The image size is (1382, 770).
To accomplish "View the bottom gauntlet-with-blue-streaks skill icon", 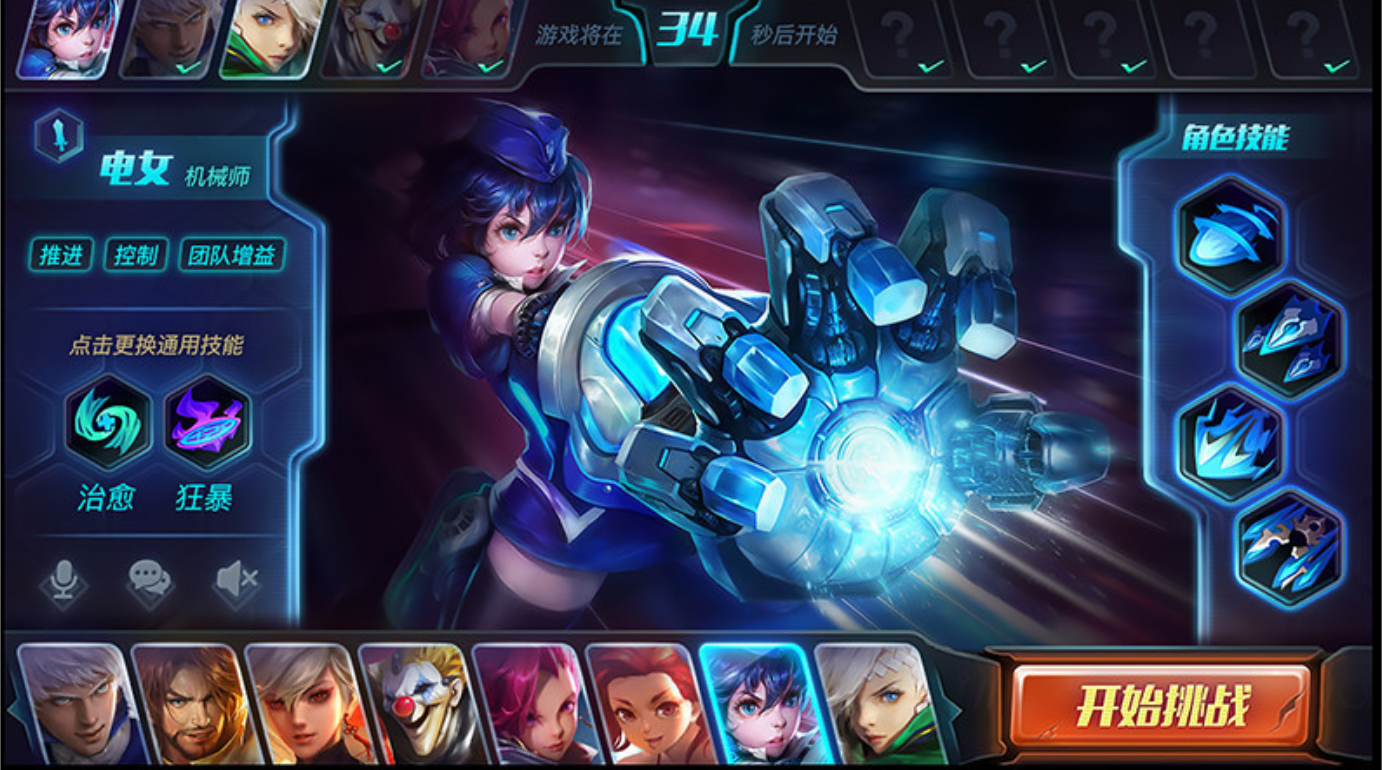I will click(1289, 548).
